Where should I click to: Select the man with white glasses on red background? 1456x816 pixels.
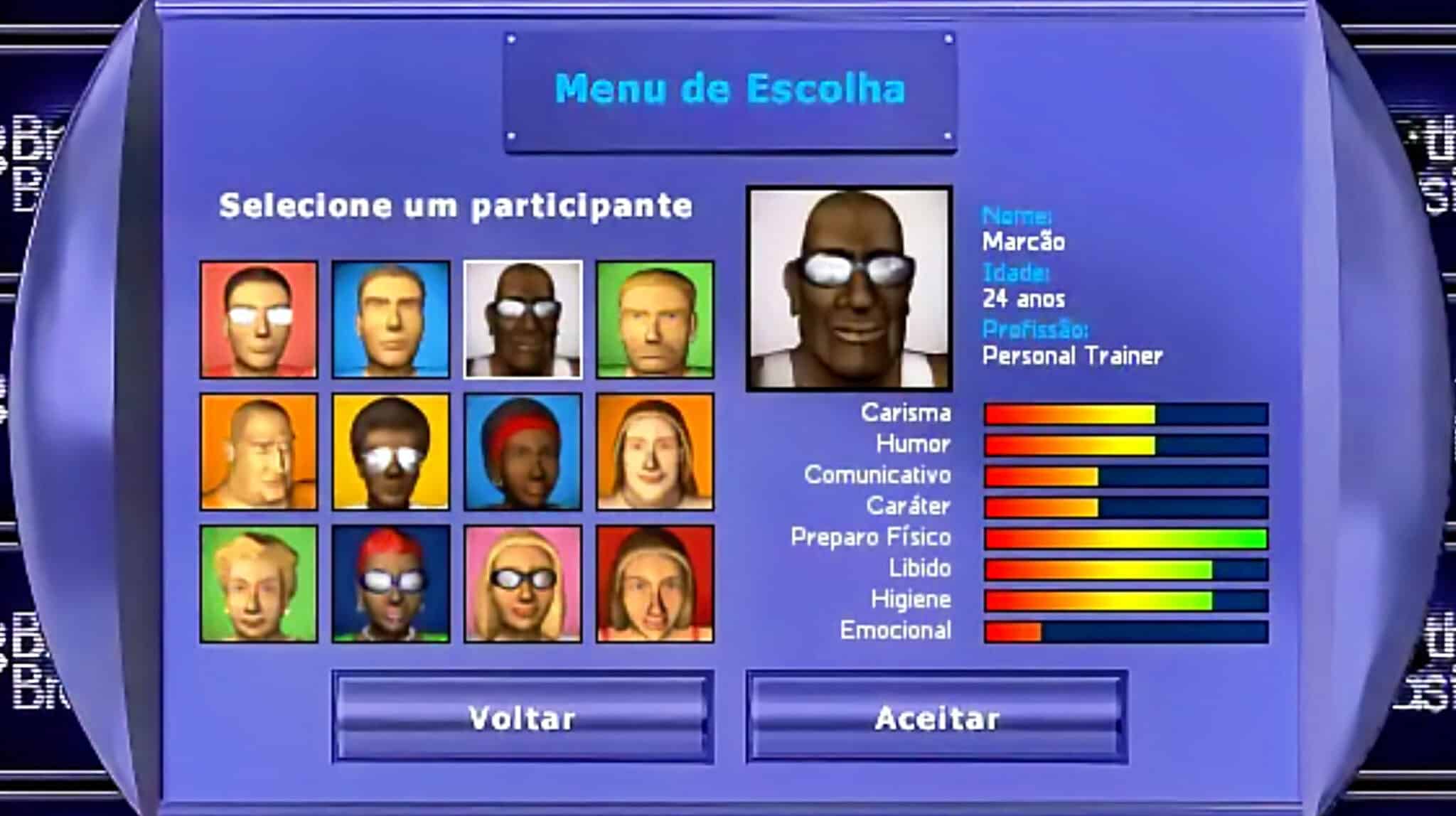click(x=259, y=320)
